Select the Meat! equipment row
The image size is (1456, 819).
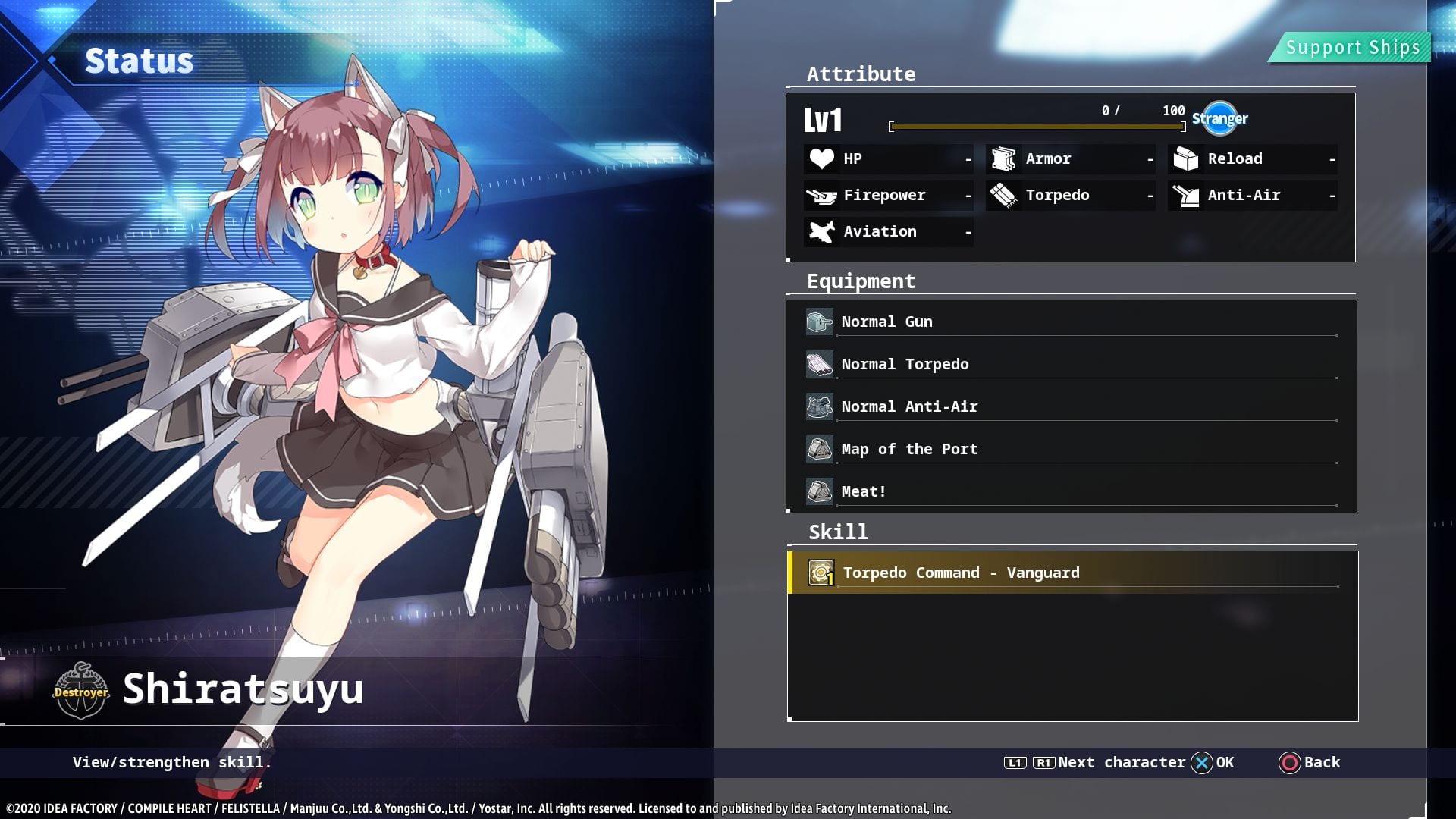1069,491
